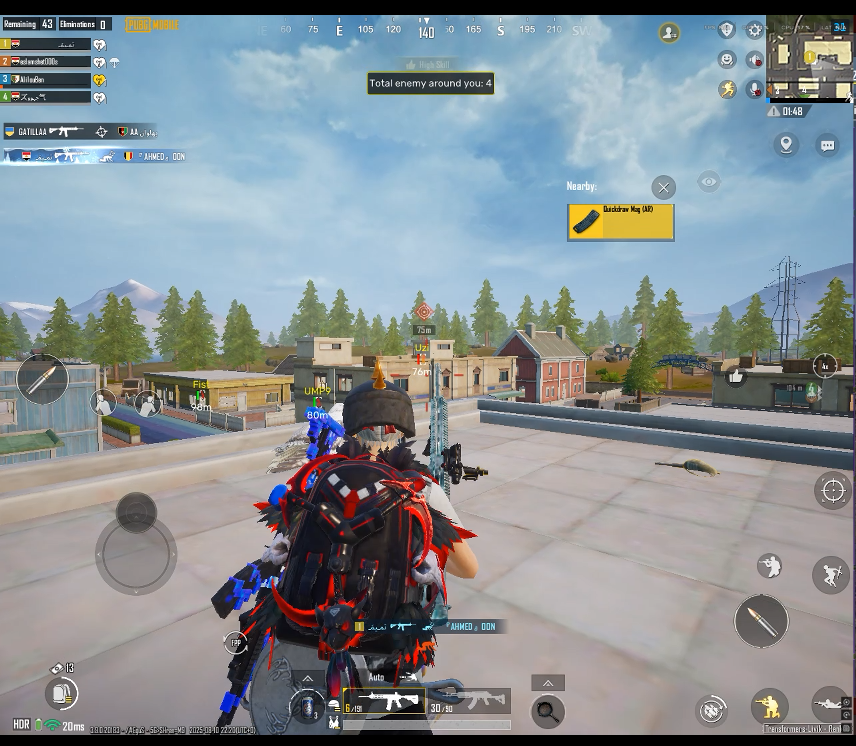Fire using the left bullet button
The width and height of the screenshot is (856, 746).
pyautogui.click(x=42, y=379)
